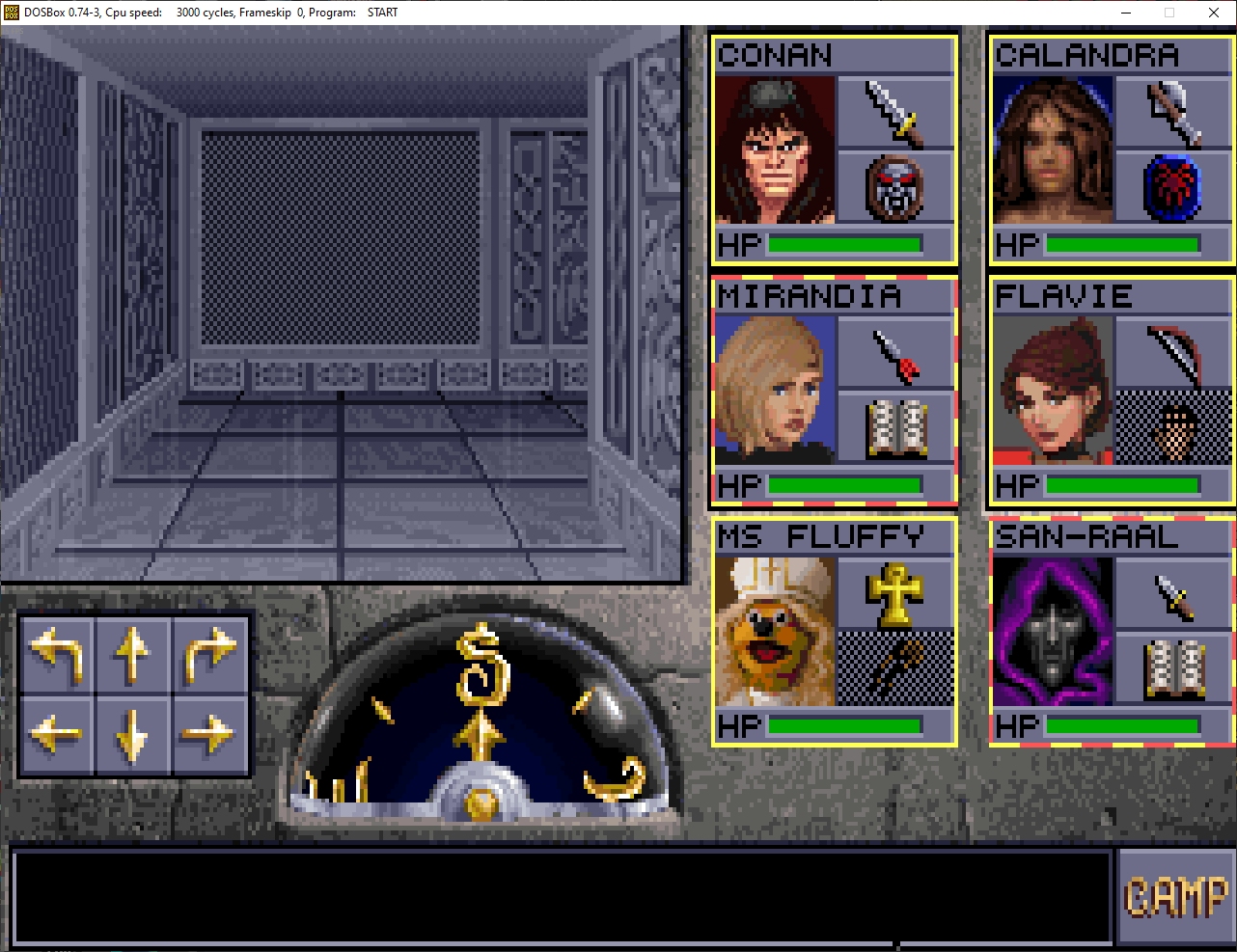Open Calandra's character portrait
The height and width of the screenshot is (952, 1237).
coord(1053,150)
